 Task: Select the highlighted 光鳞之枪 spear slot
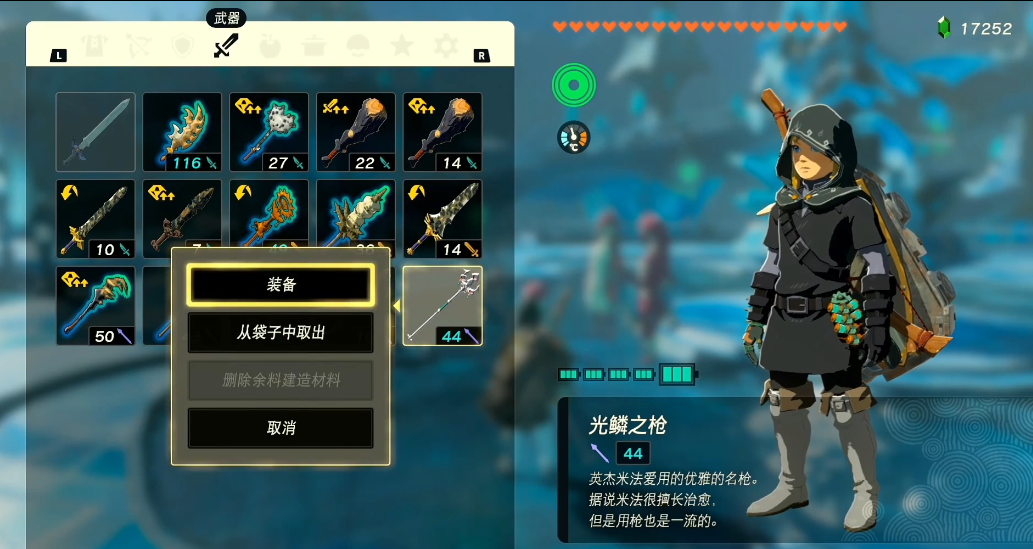[x=442, y=306]
